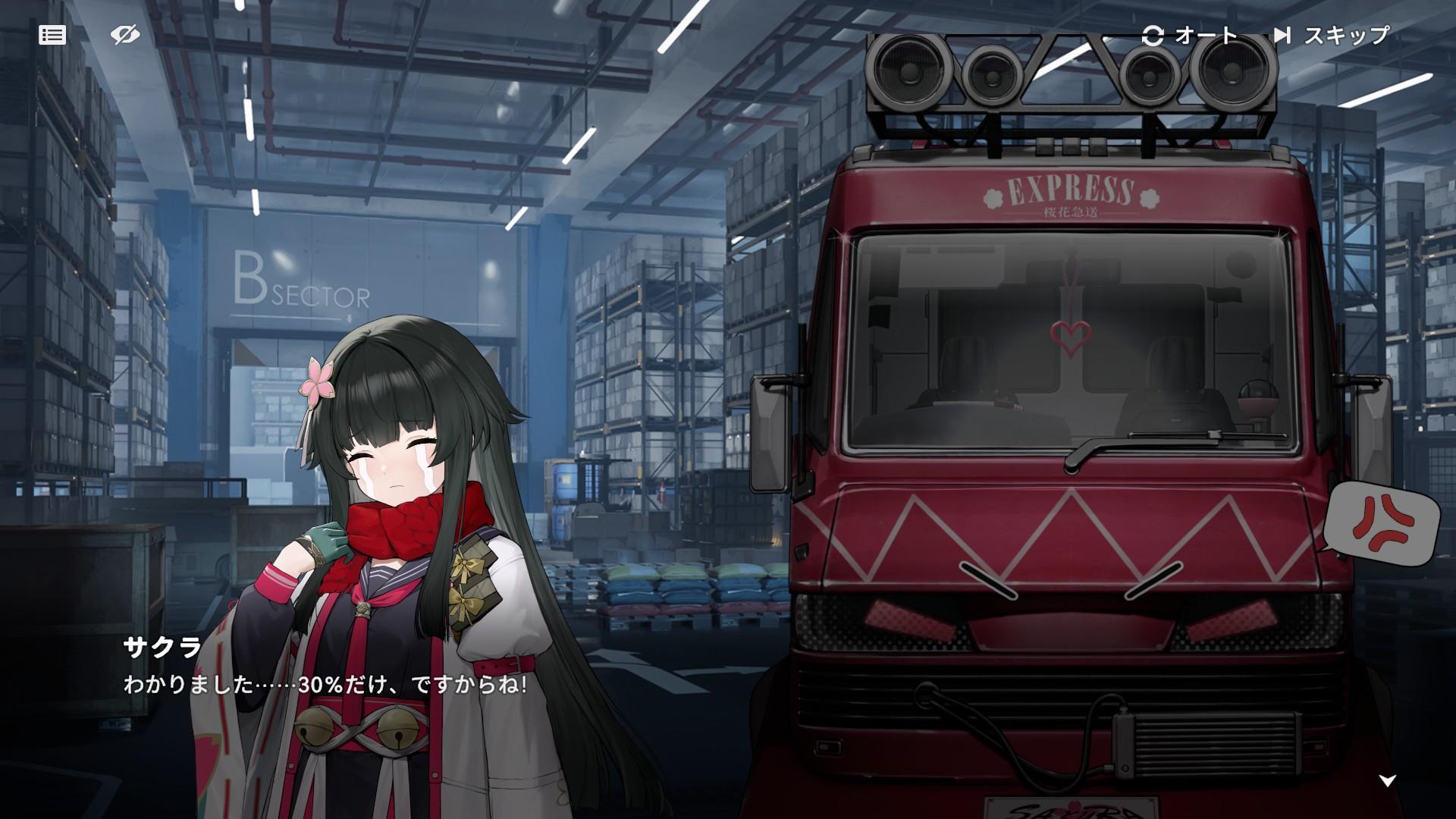Click the crossed-out eye visibility icon
Image resolution: width=1456 pixels, height=819 pixels.
pyautogui.click(x=126, y=33)
